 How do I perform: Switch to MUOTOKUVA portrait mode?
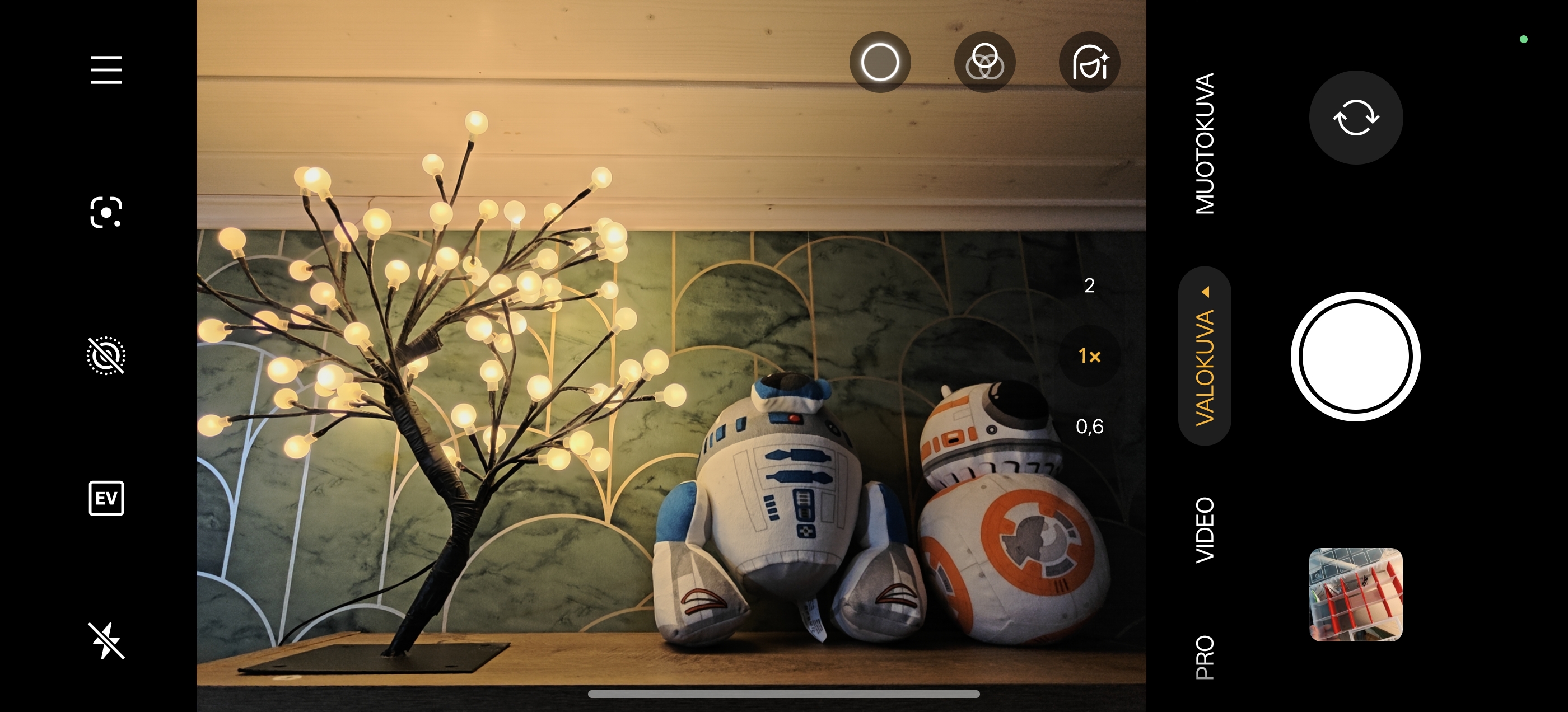tap(1205, 144)
